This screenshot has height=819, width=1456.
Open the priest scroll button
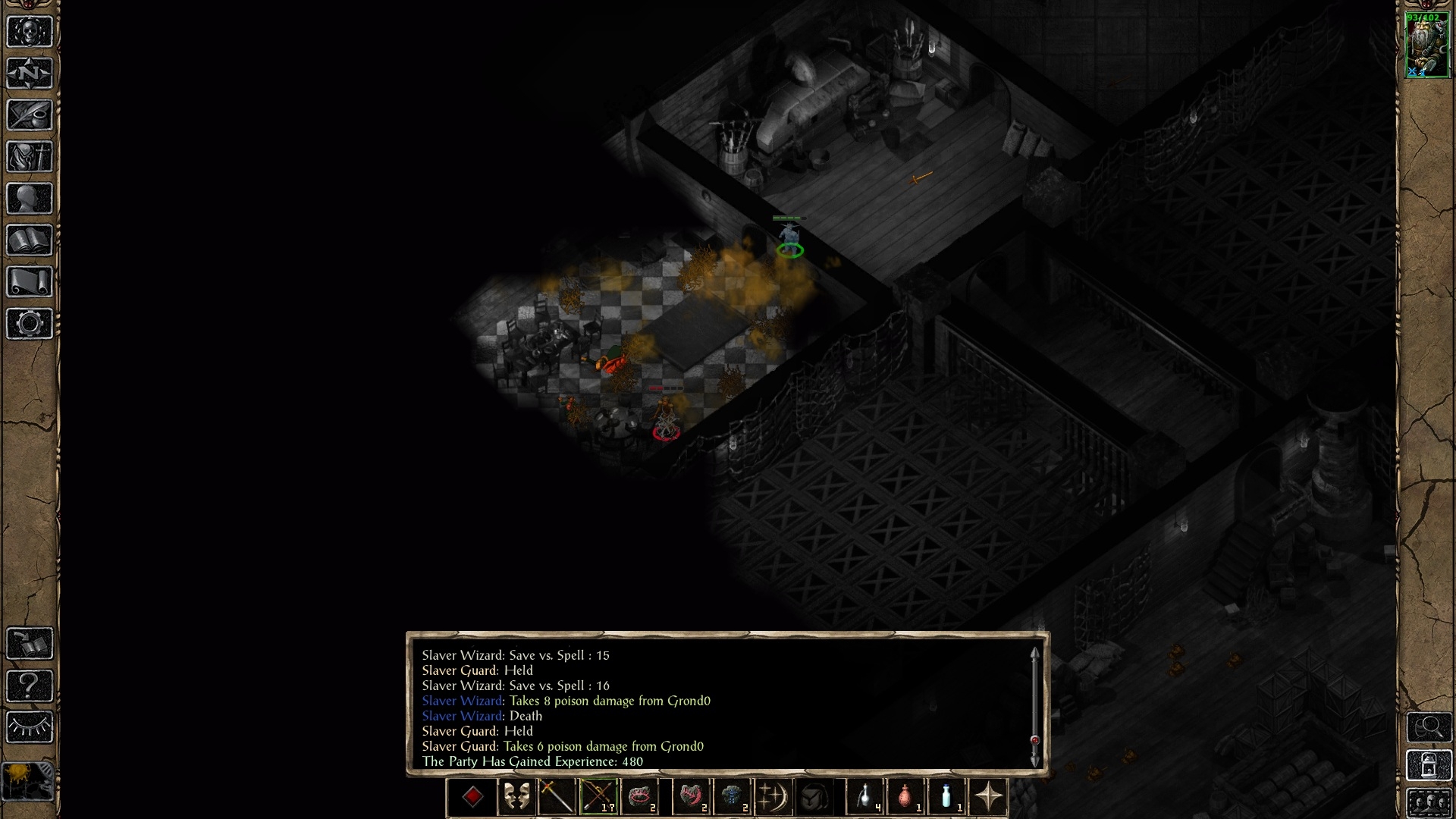point(30,282)
